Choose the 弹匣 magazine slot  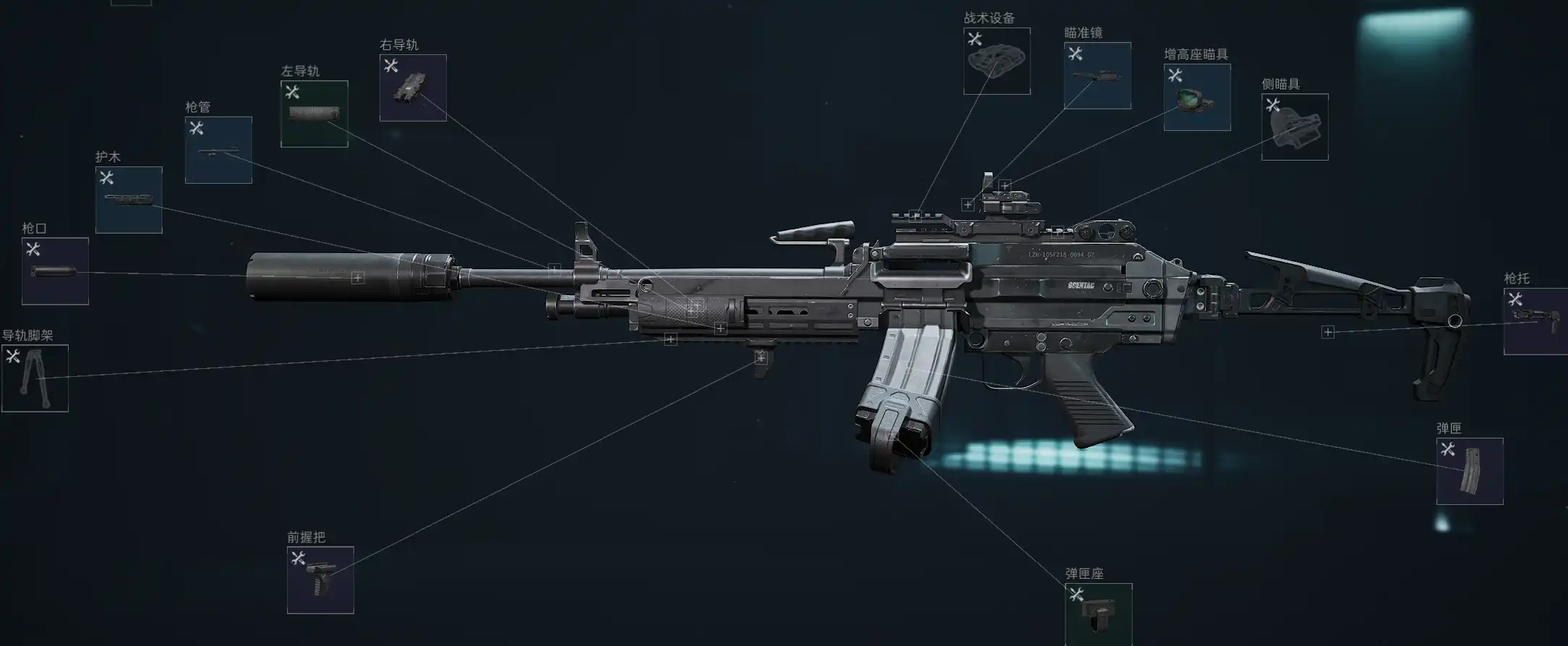(x=1470, y=472)
